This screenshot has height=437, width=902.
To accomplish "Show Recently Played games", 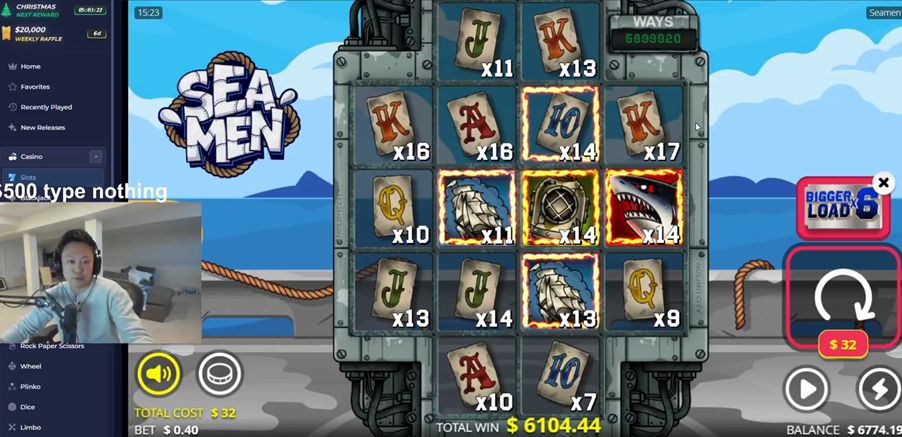I will 46,107.
